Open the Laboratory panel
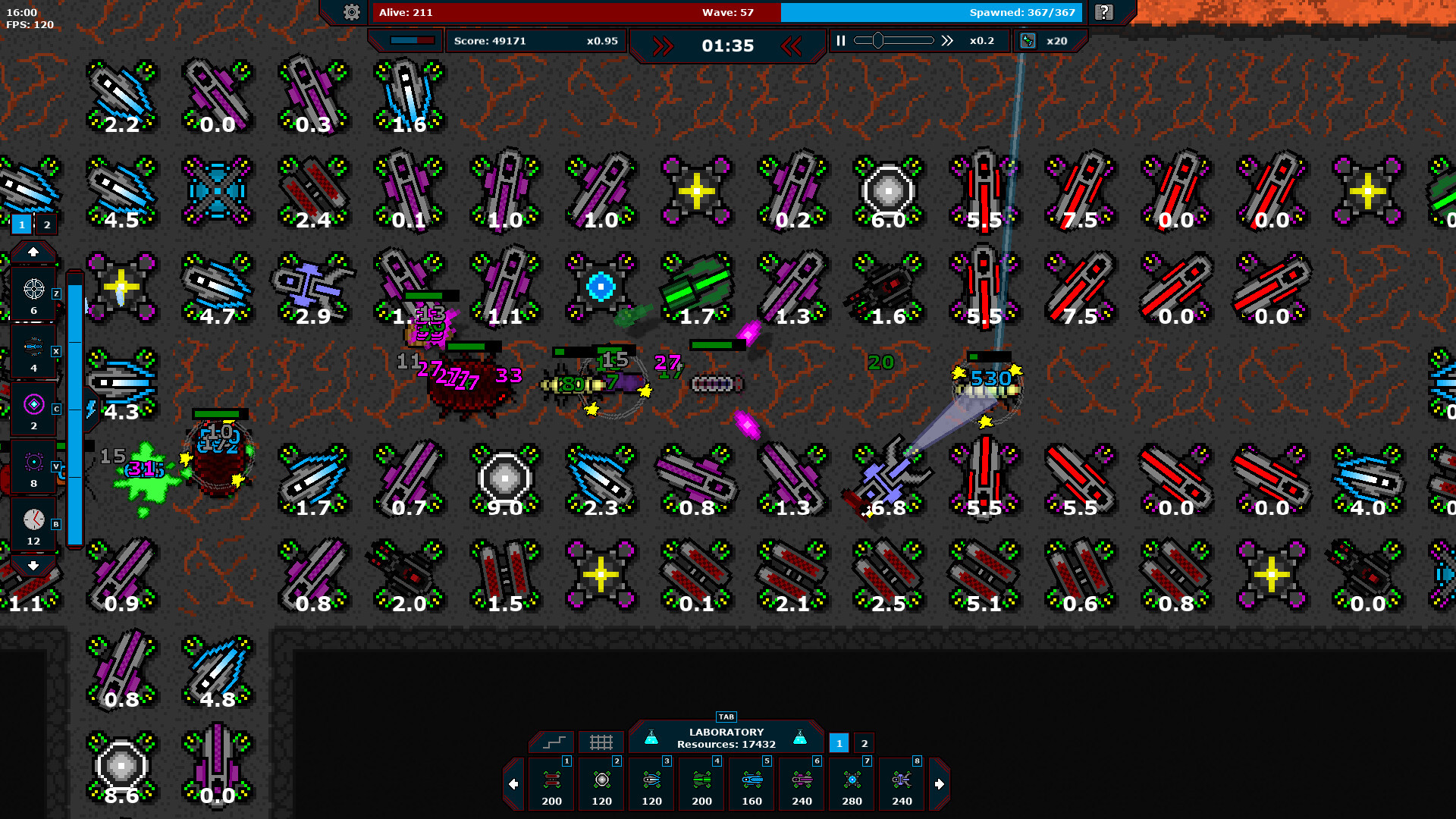 click(x=726, y=738)
